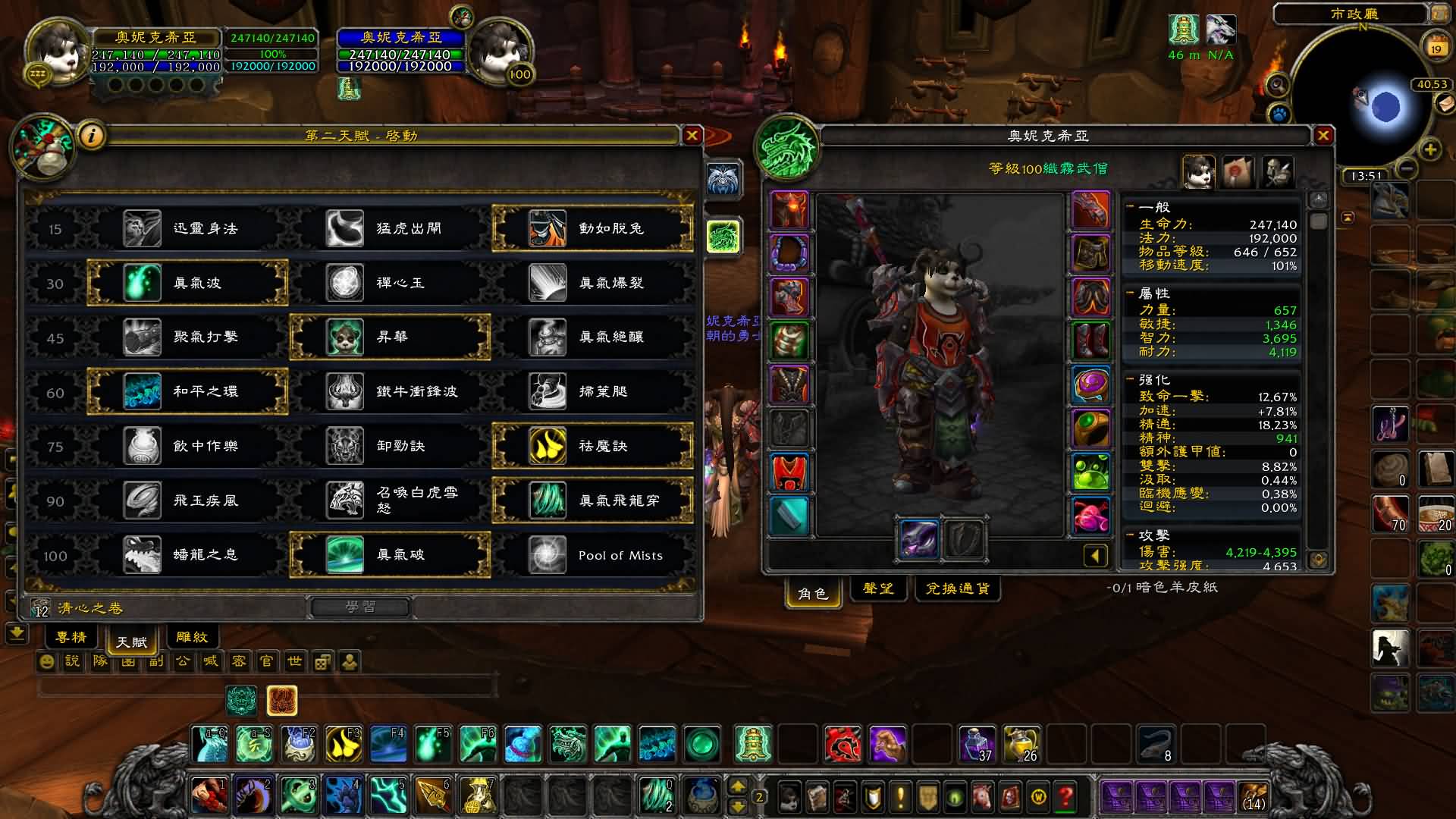Open the minimap calendar button
1456x819 pixels.
coord(1436,45)
